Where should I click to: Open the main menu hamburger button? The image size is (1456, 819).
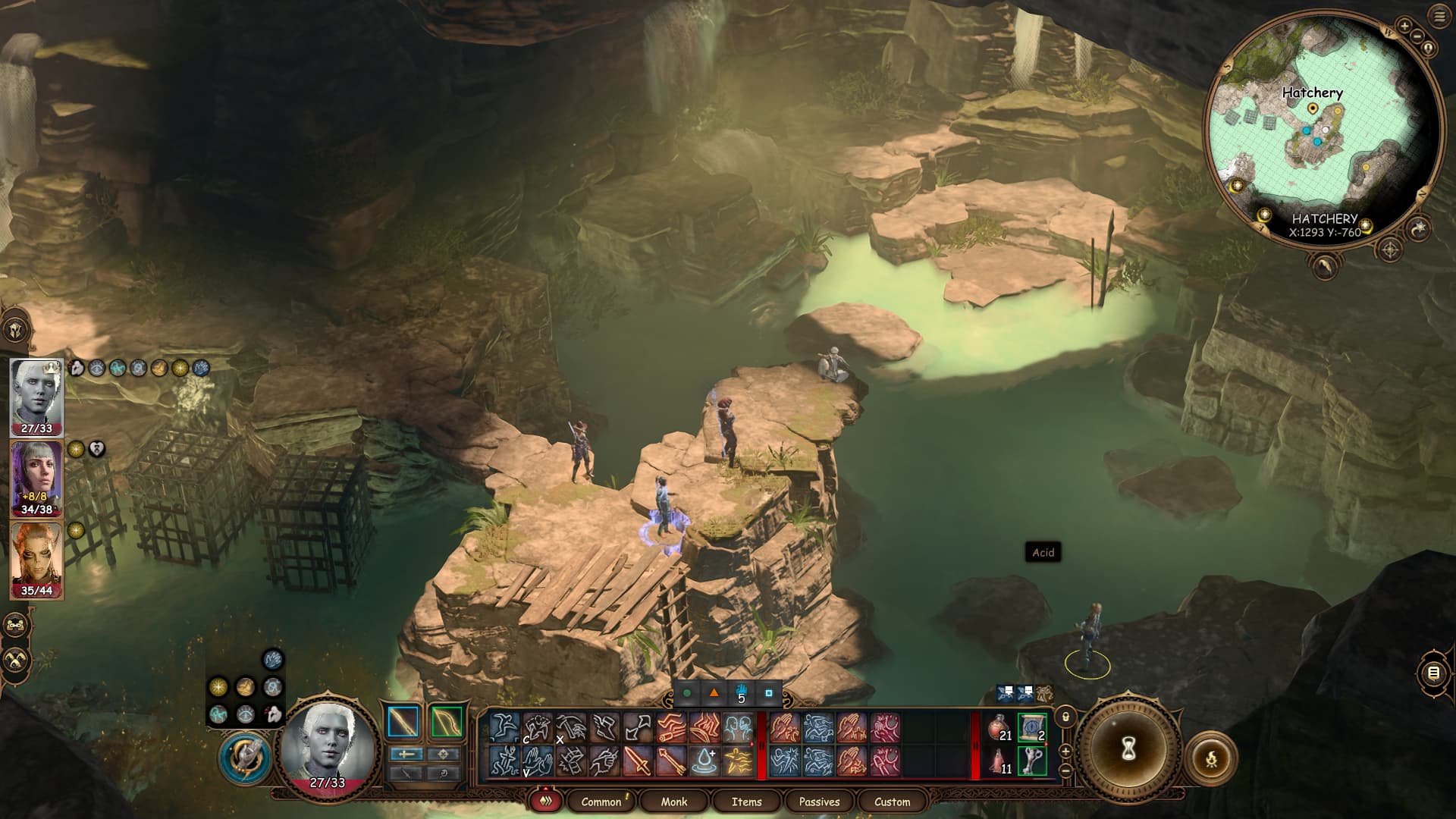(1440, 17)
